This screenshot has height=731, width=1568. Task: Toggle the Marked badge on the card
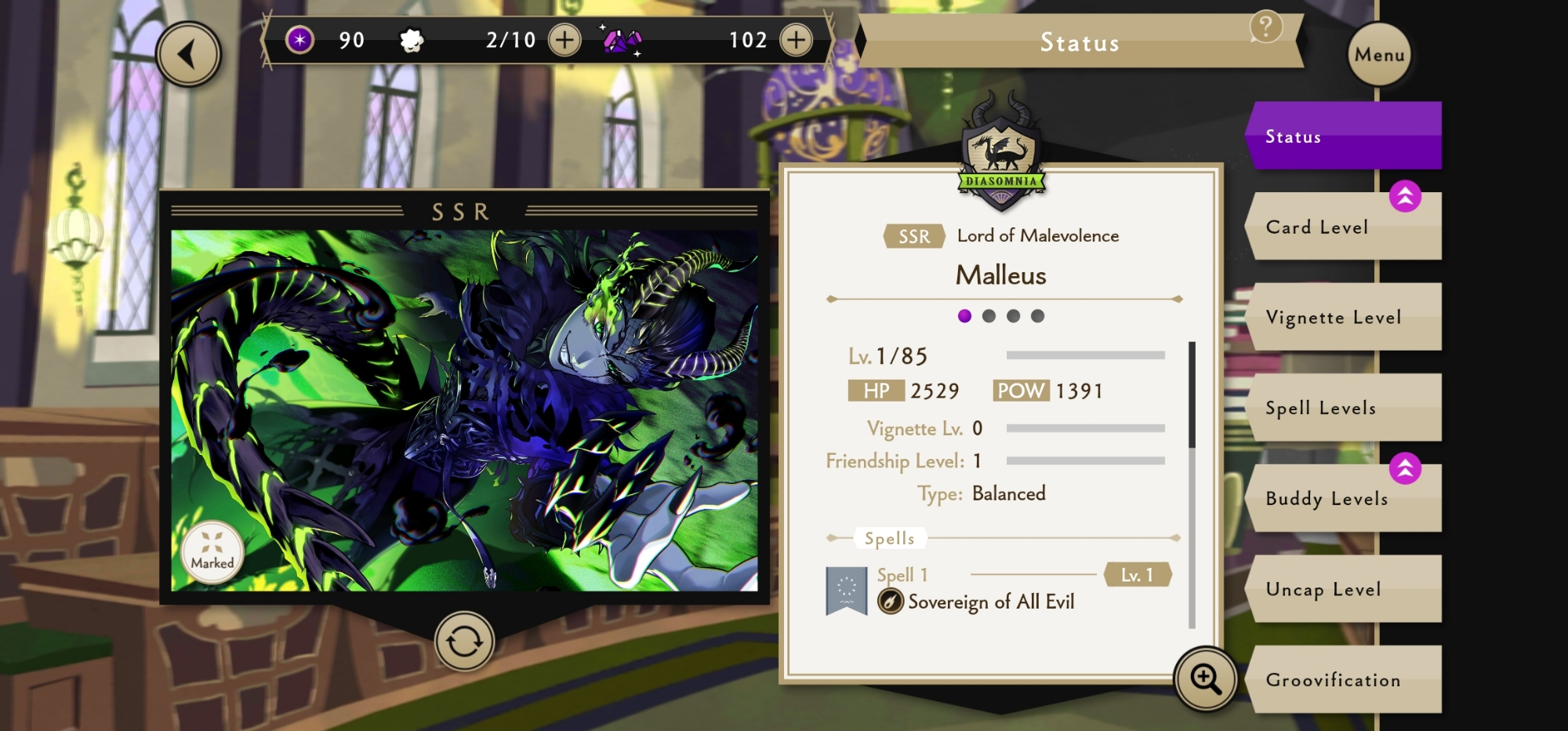(x=212, y=552)
